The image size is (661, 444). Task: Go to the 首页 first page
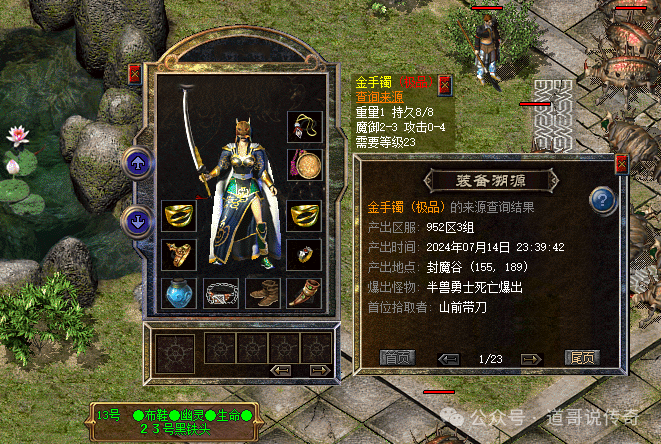click(x=395, y=358)
